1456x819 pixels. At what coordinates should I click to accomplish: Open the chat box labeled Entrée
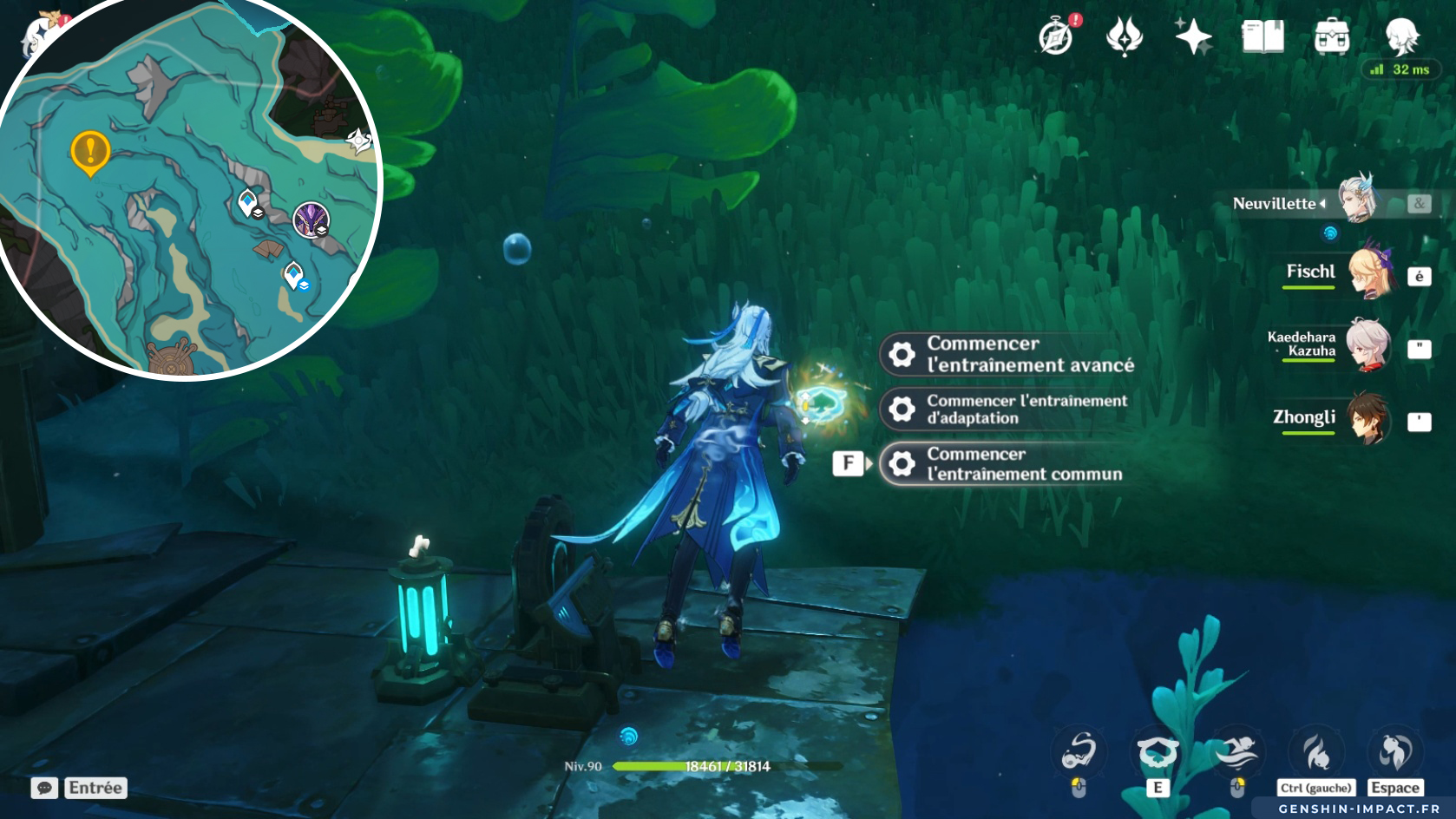point(80,787)
